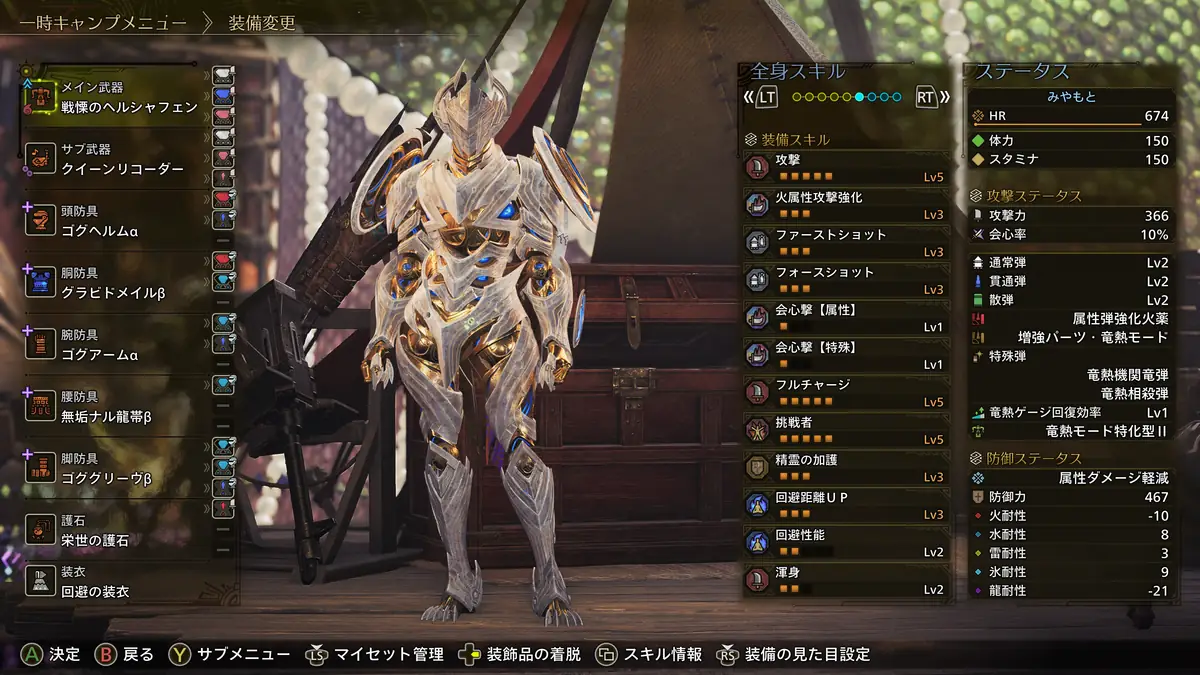Show details for 攻撃 skill
The height and width of the screenshot is (675, 1200).
click(x=846, y=168)
